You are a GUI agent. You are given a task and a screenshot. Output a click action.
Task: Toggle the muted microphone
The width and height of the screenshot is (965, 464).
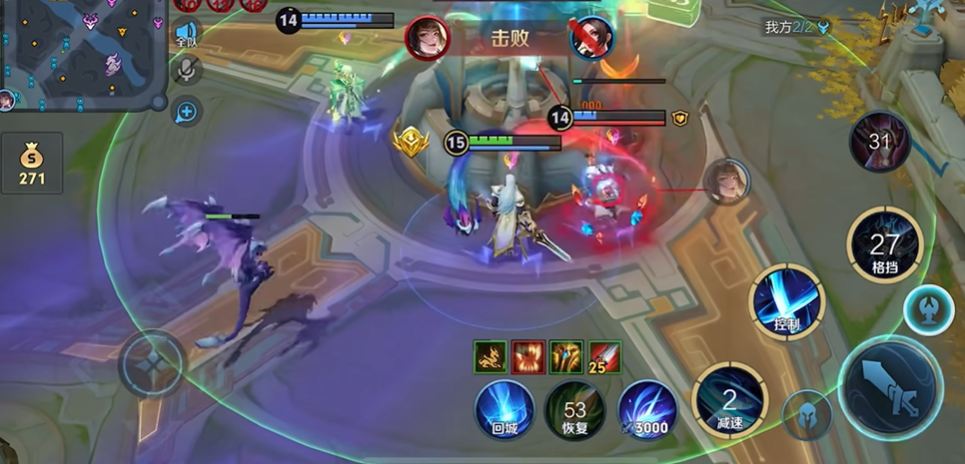pos(187,70)
